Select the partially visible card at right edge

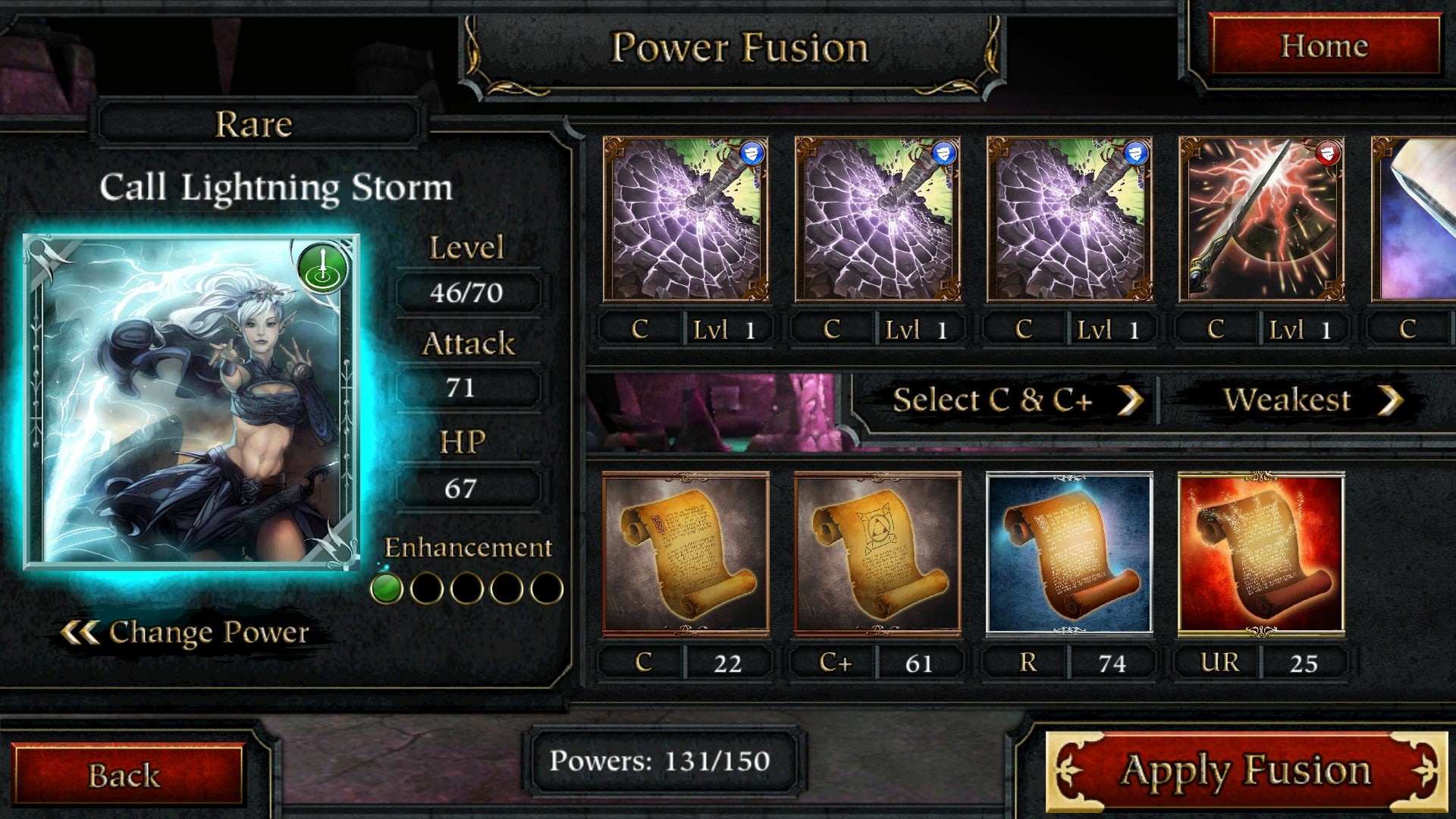point(1415,220)
